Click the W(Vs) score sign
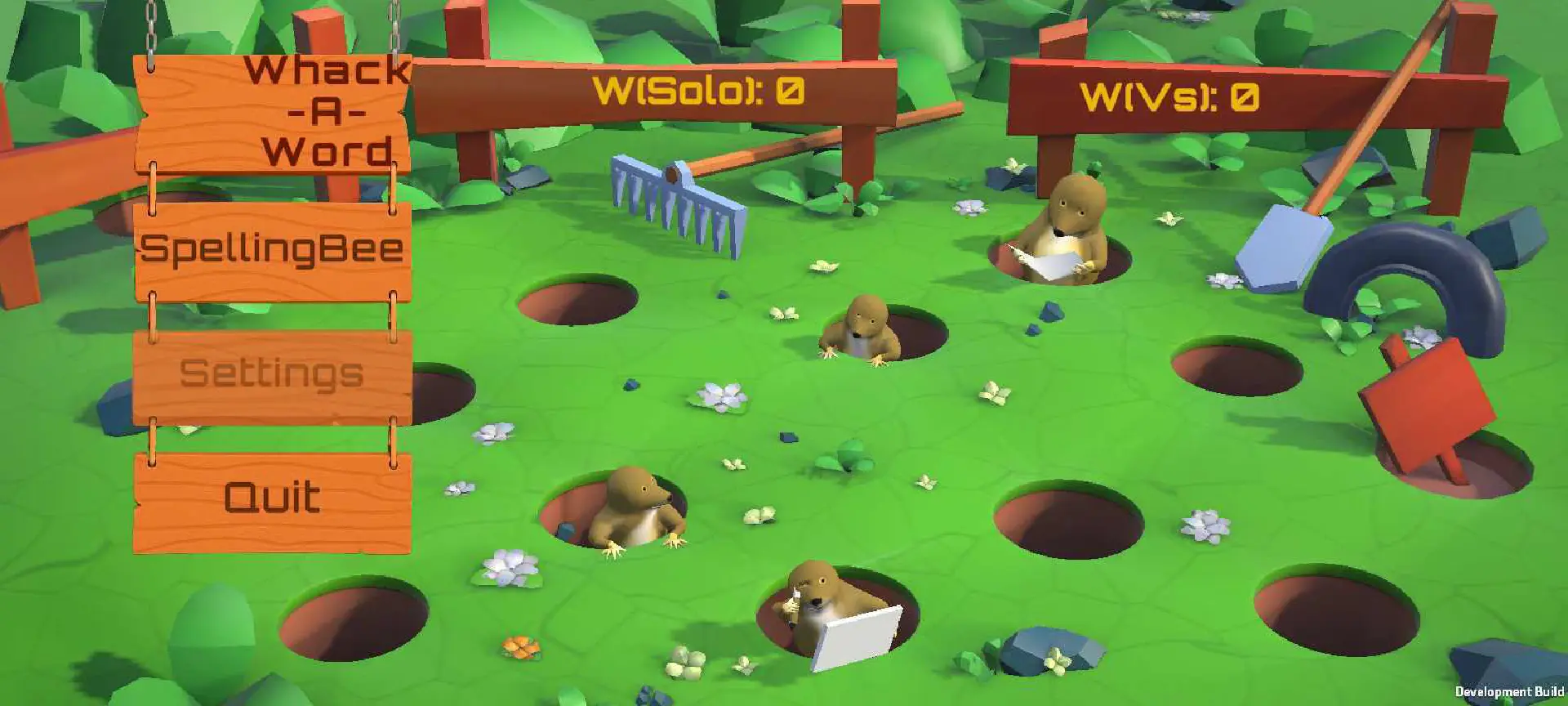Image resolution: width=1568 pixels, height=706 pixels. 1172,98
